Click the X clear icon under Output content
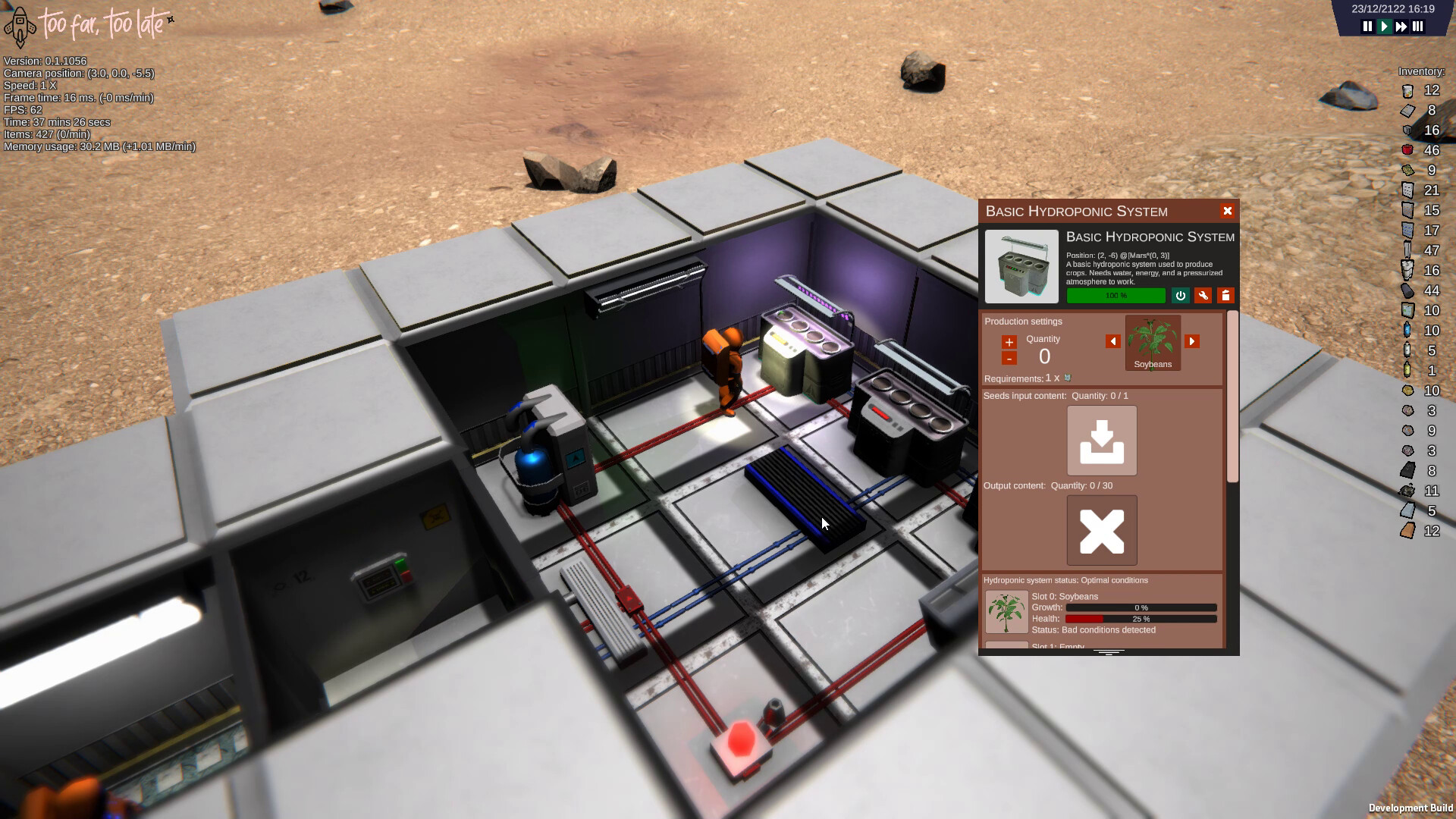Screen dimensions: 1456x819 [x=1103, y=530]
